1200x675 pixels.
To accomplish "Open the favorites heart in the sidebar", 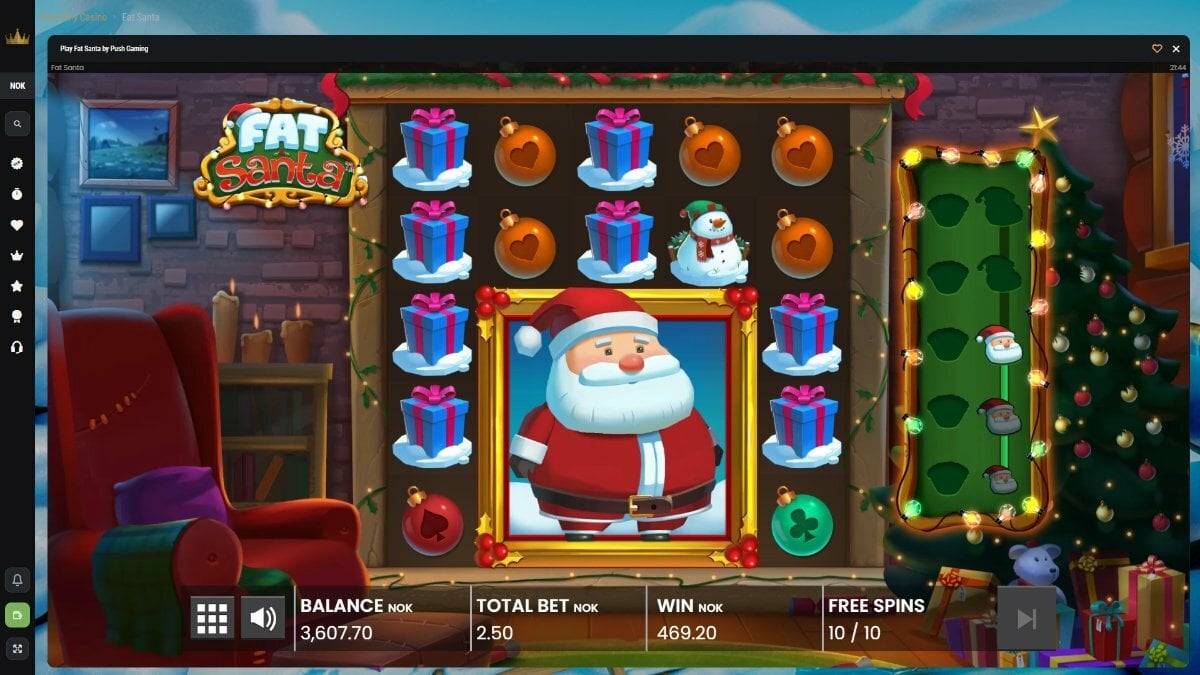I will tap(17, 225).
